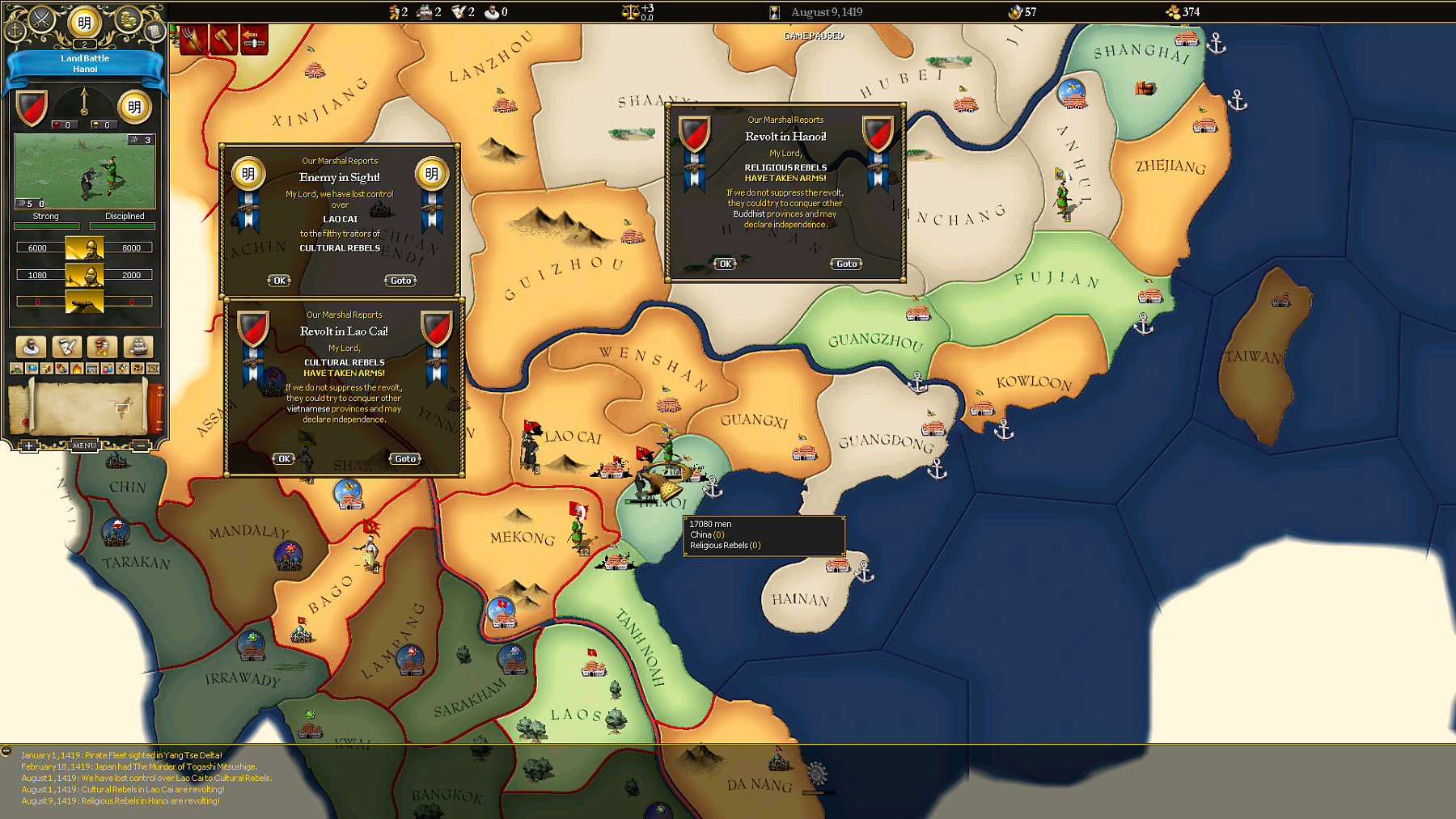The image size is (1456, 819).
Task: Open the game MENU button
Action: 84,445
